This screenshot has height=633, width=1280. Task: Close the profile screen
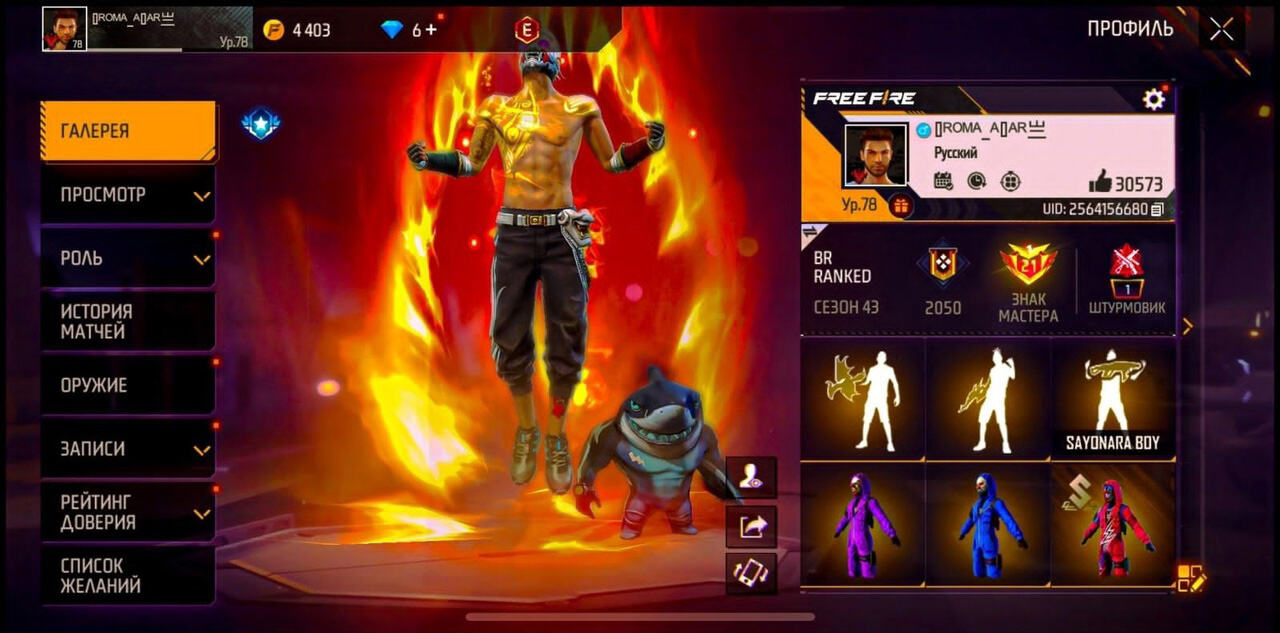point(1221,29)
